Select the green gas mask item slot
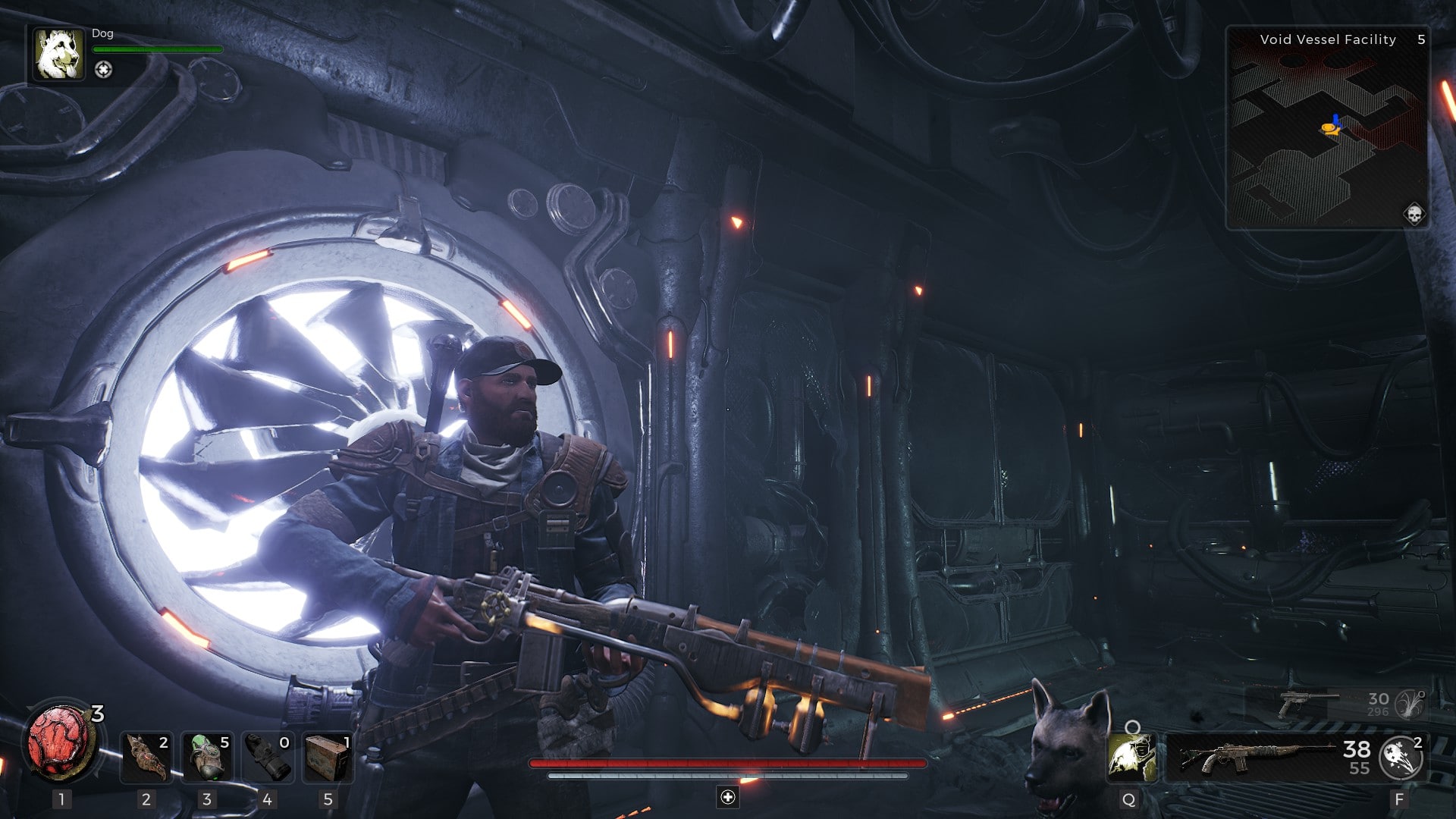The image size is (1456, 819). (x=207, y=758)
